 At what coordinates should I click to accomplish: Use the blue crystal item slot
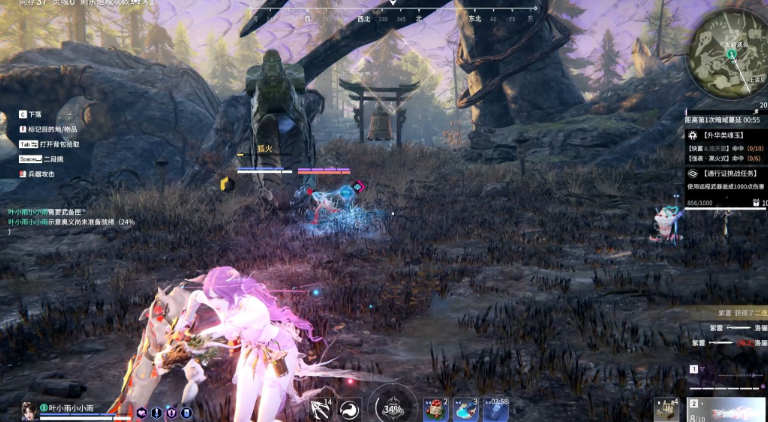466,408
